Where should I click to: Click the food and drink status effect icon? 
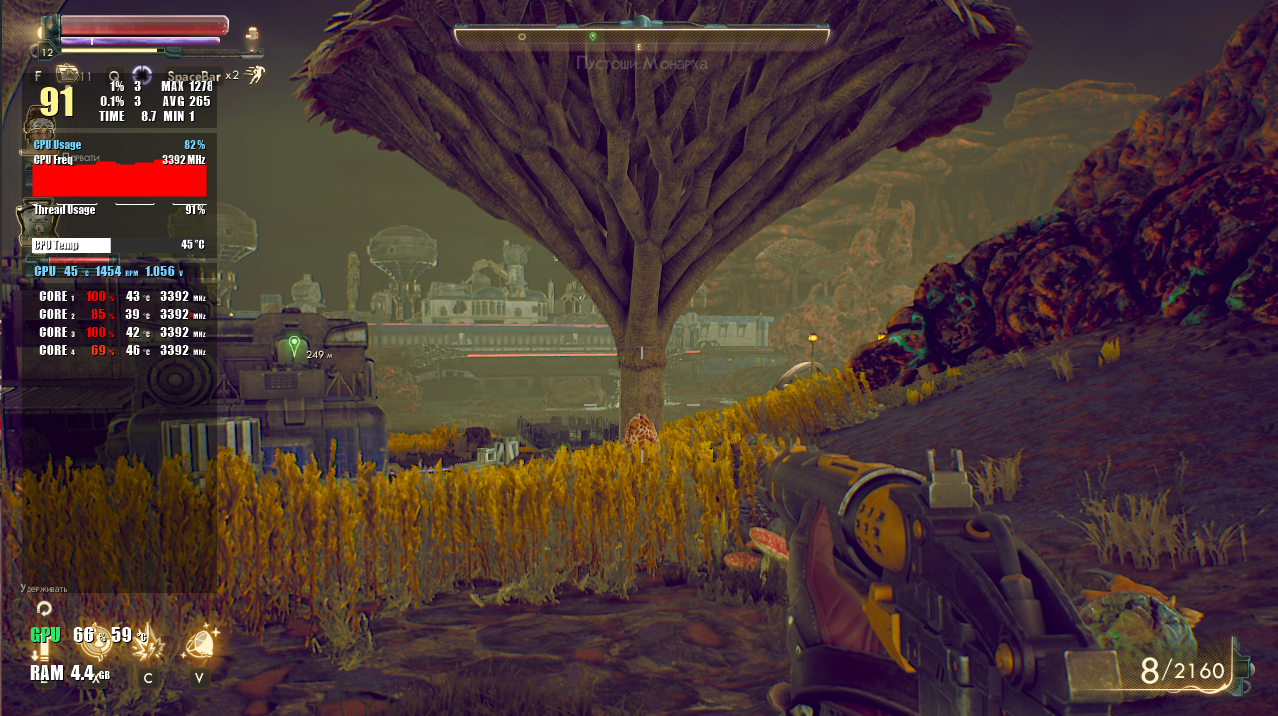pos(252,33)
